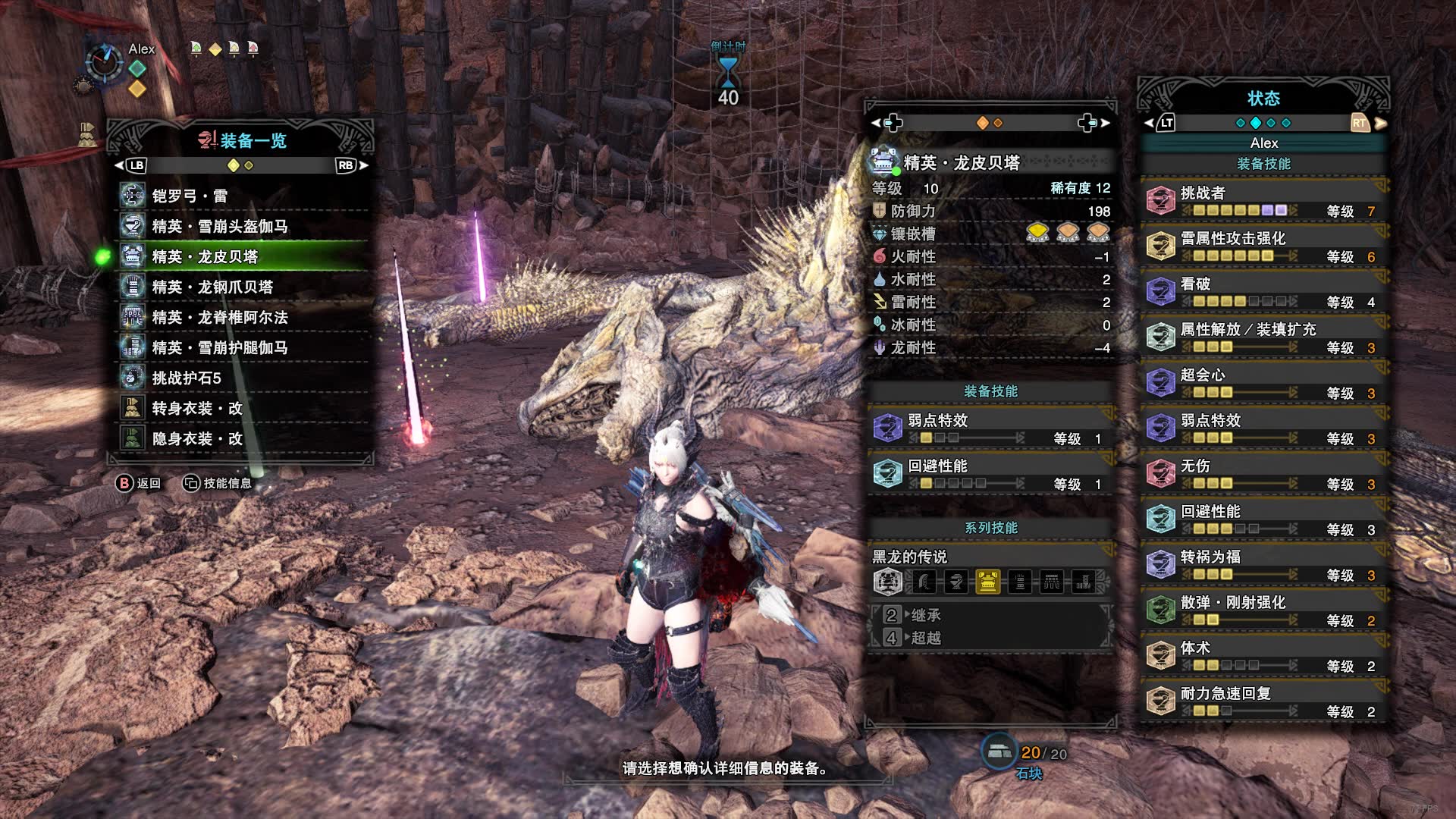Open the 挑战者 skill in status panel
1456x819 pixels.
coord(1263,201)
